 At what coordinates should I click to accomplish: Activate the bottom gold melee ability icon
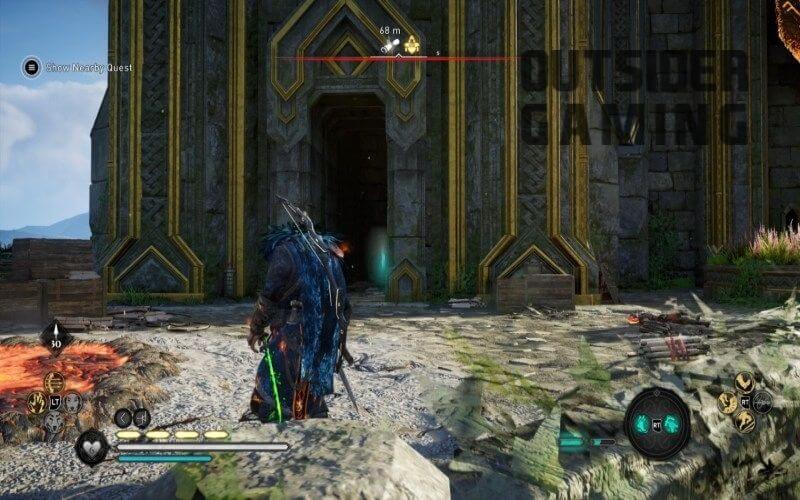click(x=744, y=422)
